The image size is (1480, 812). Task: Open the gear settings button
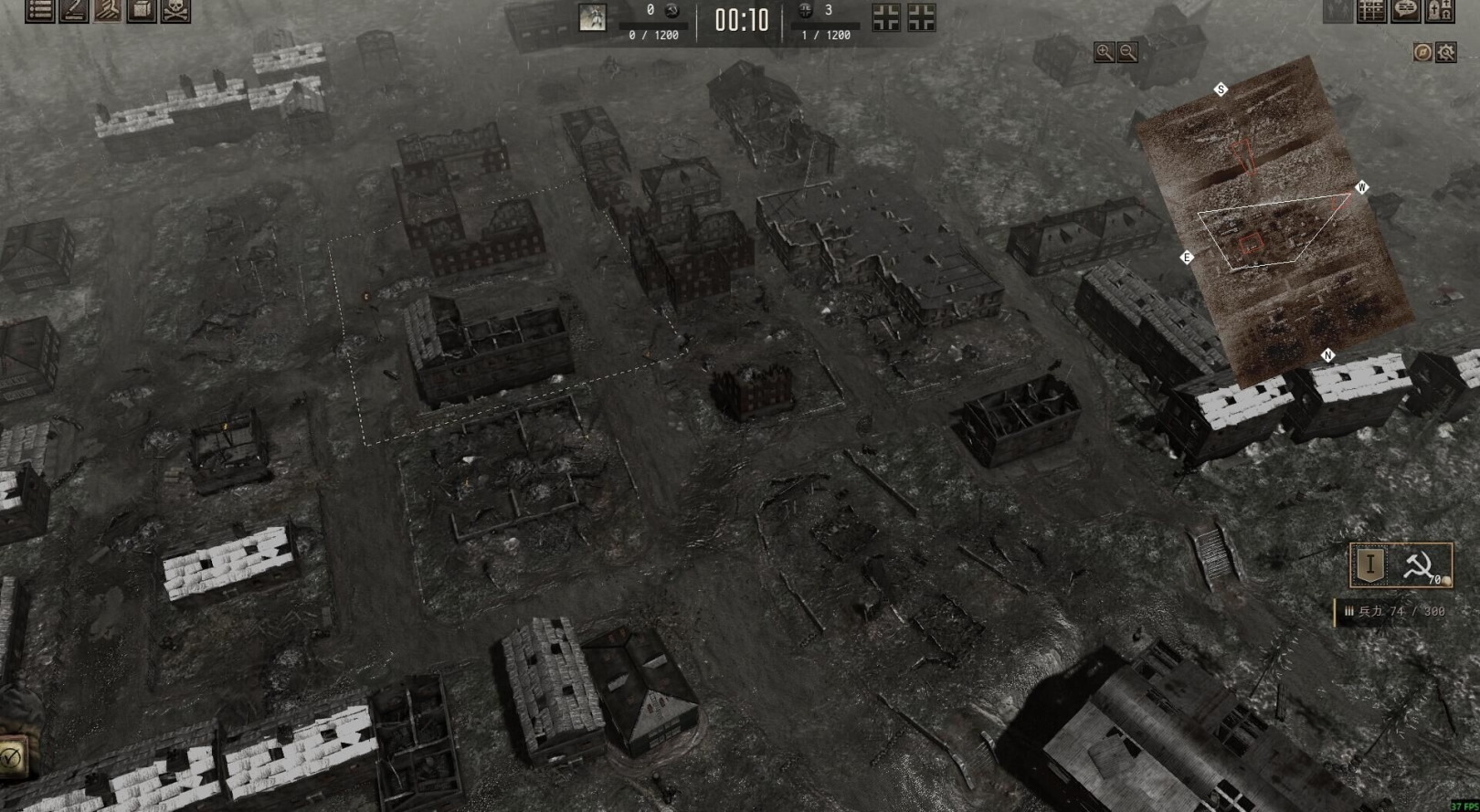(1446, 52)
